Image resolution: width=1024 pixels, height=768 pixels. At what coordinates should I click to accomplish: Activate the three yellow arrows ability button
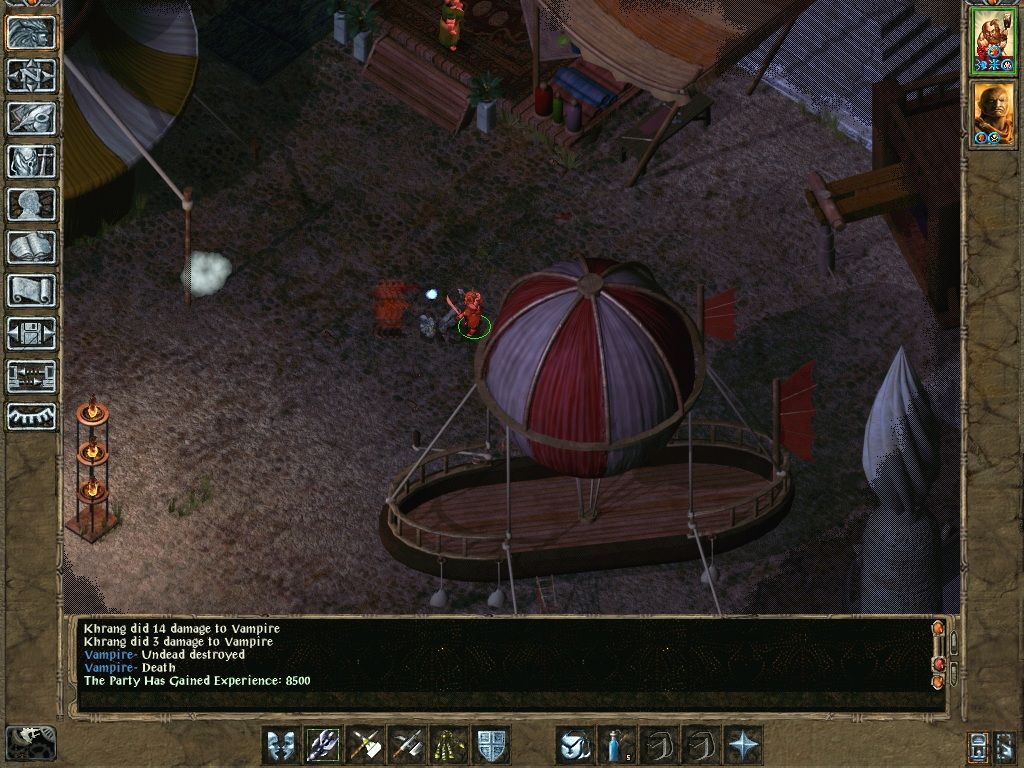[x=449, y=745]
